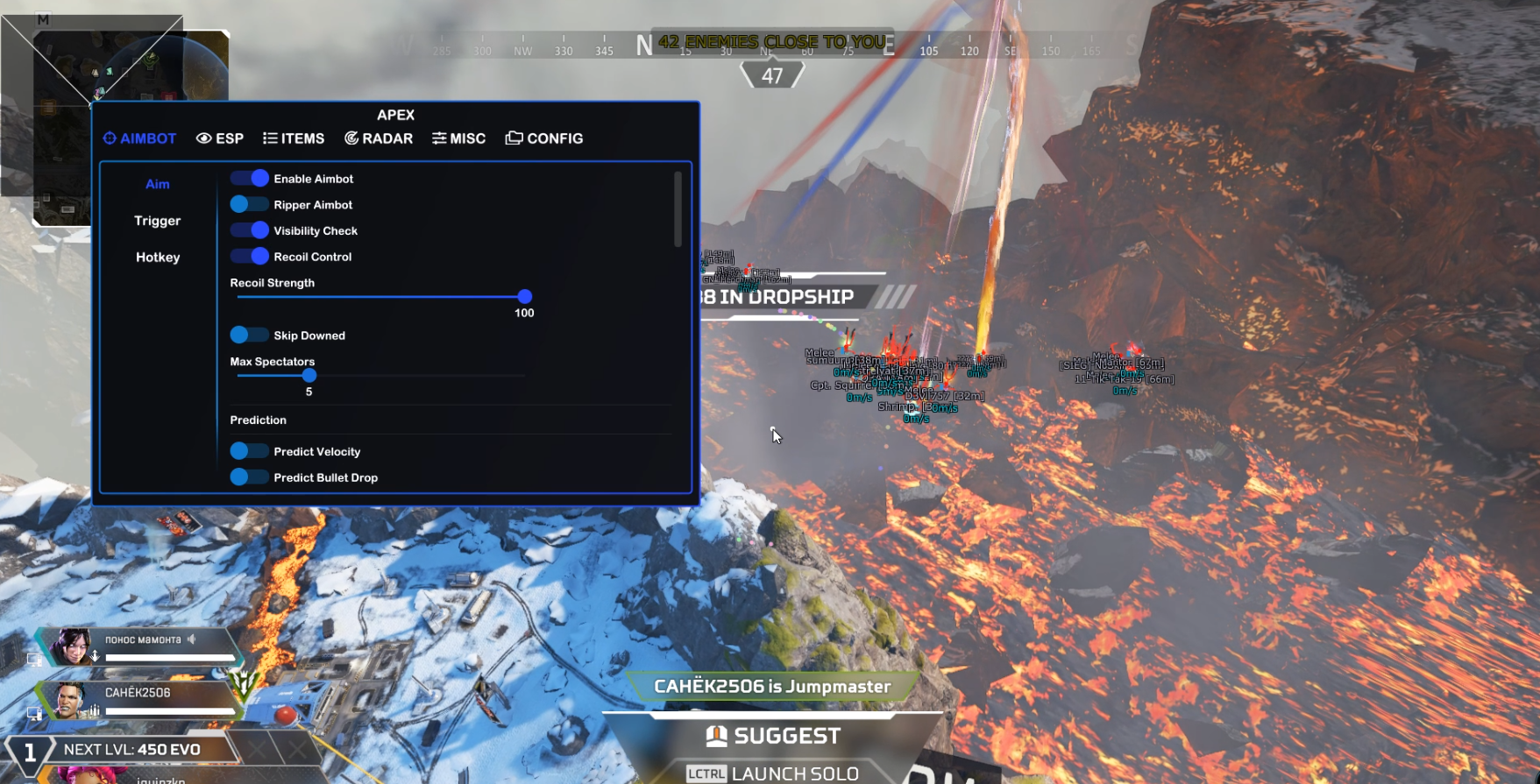Screen dimensions: 1540x784
Task: Toggle the Enable Aimbot switch
Action: tap(249, 179)
